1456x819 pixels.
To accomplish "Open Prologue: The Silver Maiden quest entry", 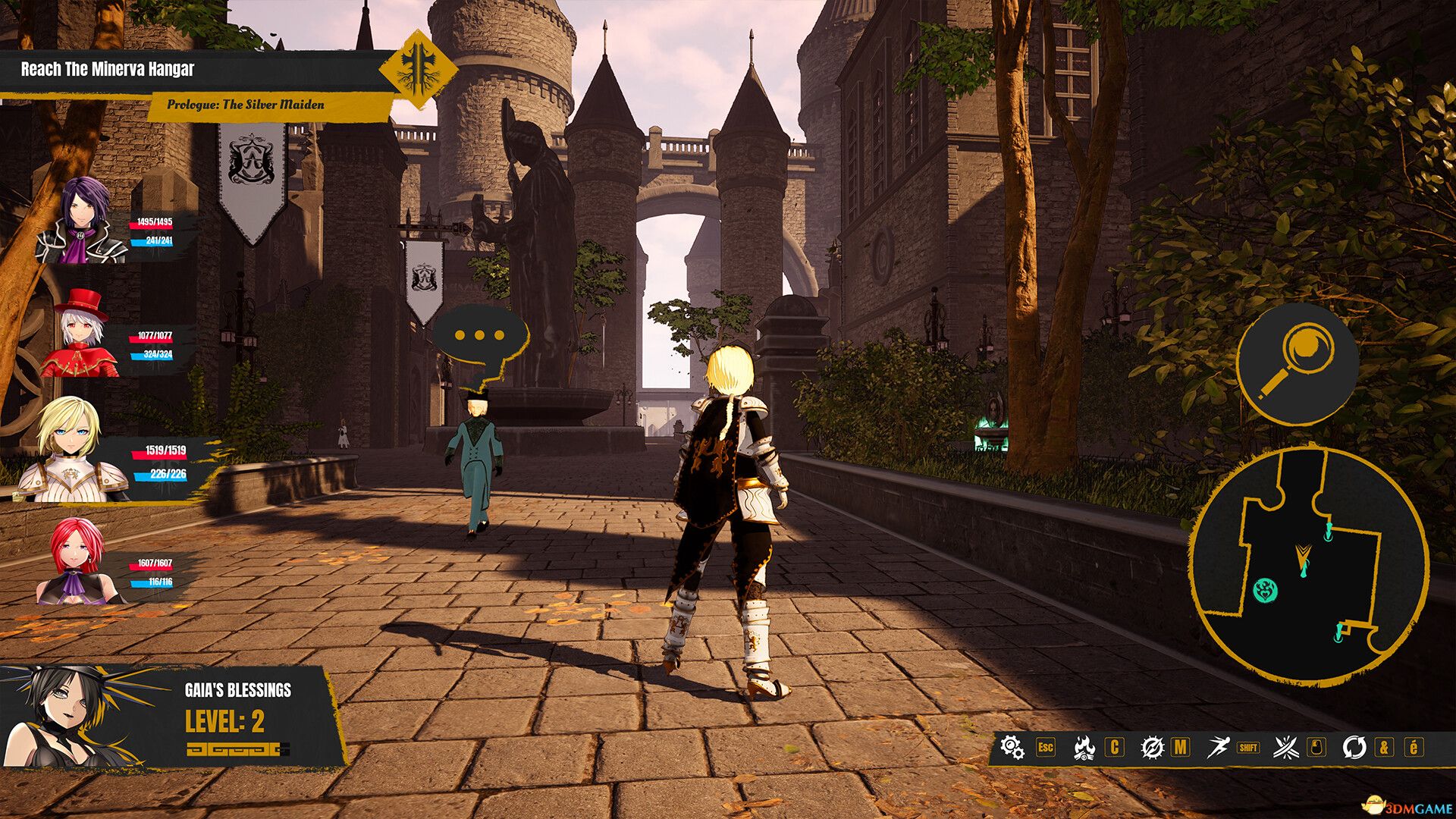I will tap(246, 105).
